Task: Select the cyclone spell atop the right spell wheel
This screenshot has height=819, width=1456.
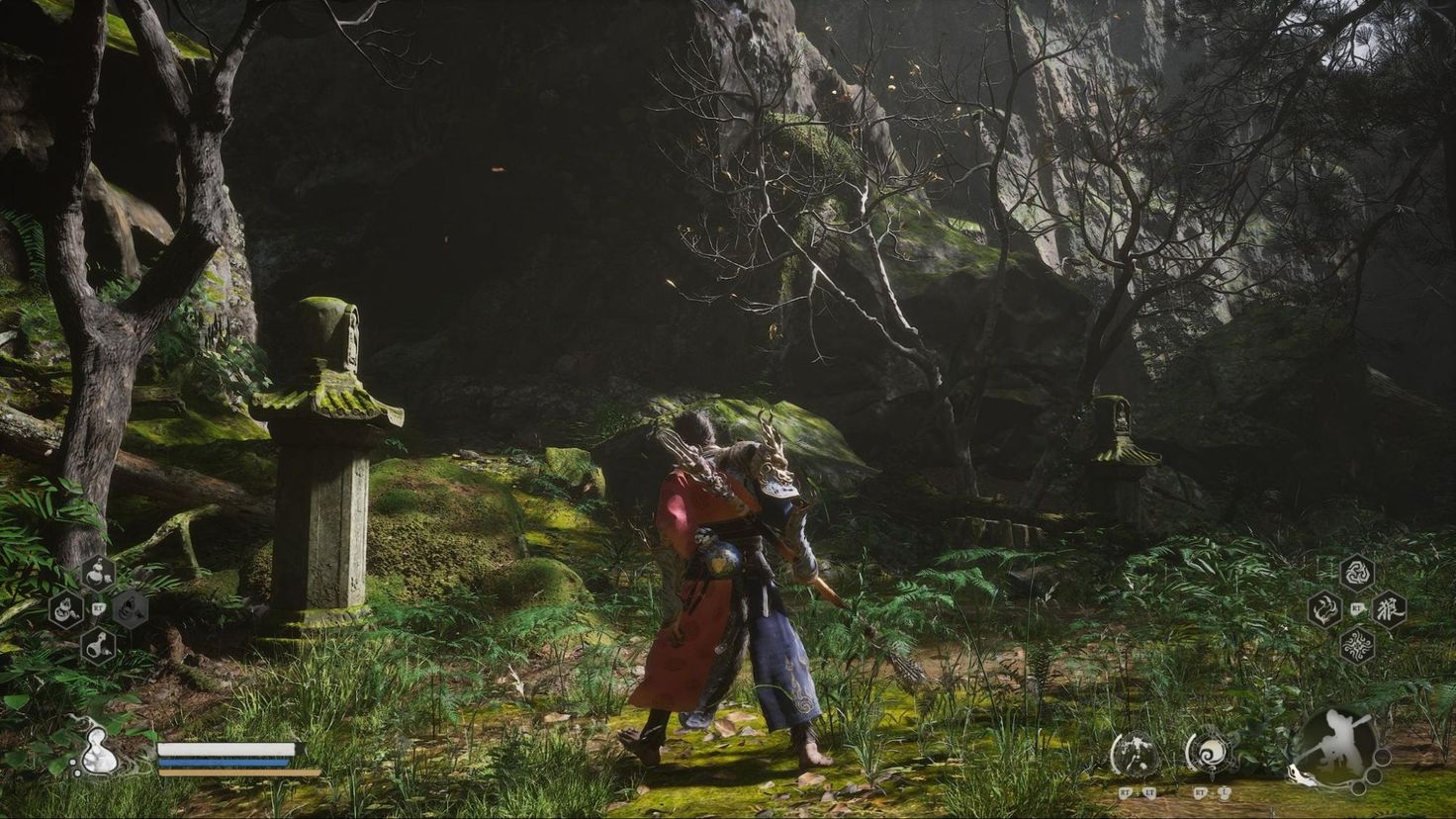Action: (x=1357, y=573)
